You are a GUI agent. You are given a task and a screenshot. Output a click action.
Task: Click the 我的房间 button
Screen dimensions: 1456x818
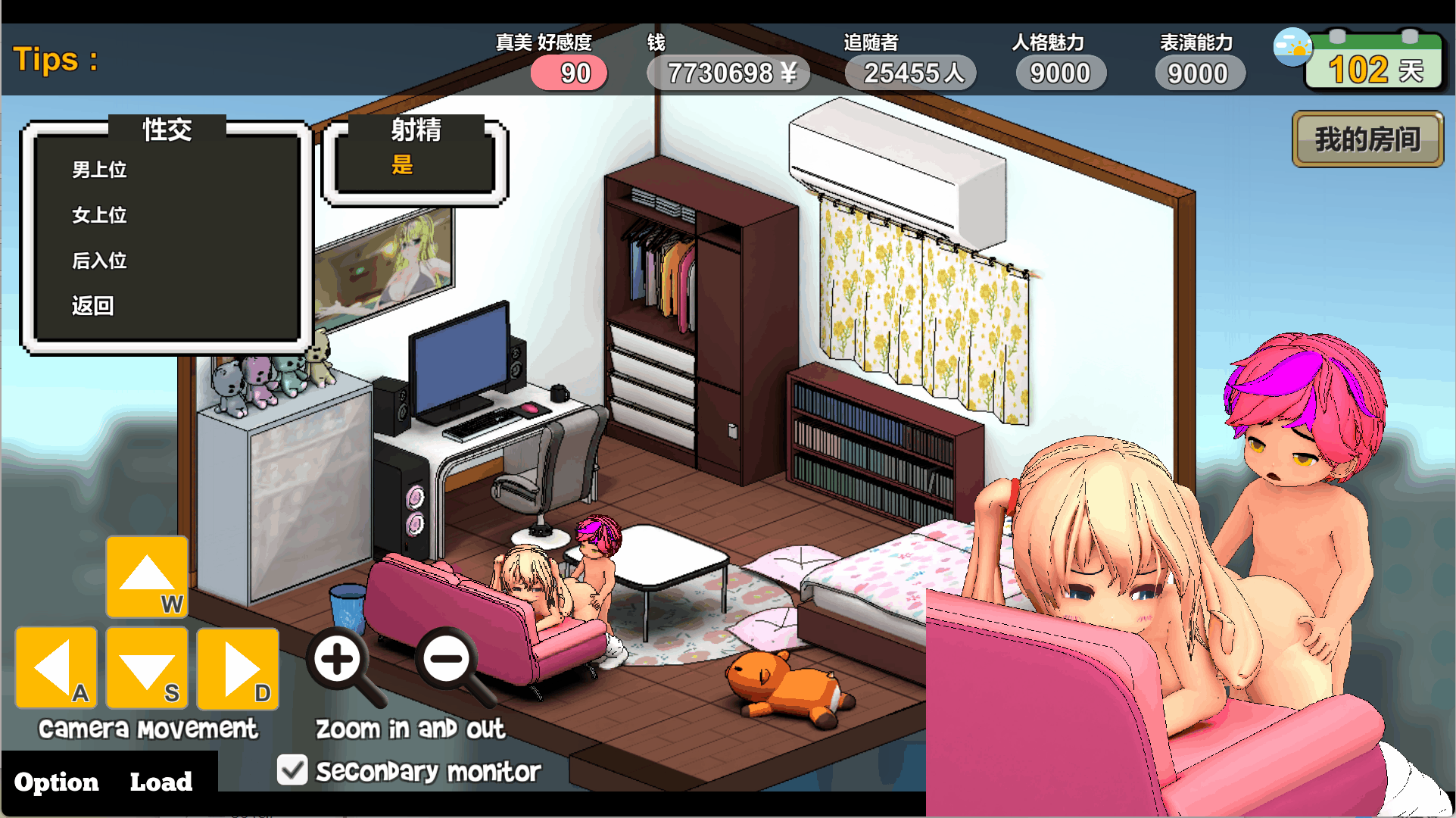(x=1367, y=139)
